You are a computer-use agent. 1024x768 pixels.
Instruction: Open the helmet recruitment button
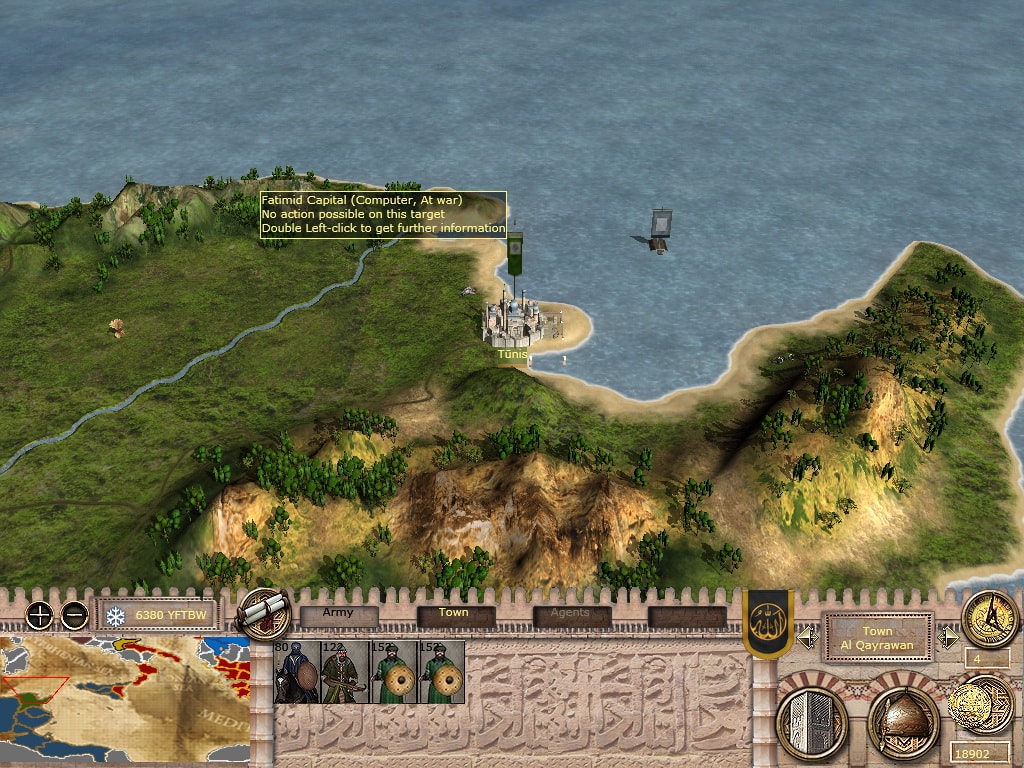903,721
